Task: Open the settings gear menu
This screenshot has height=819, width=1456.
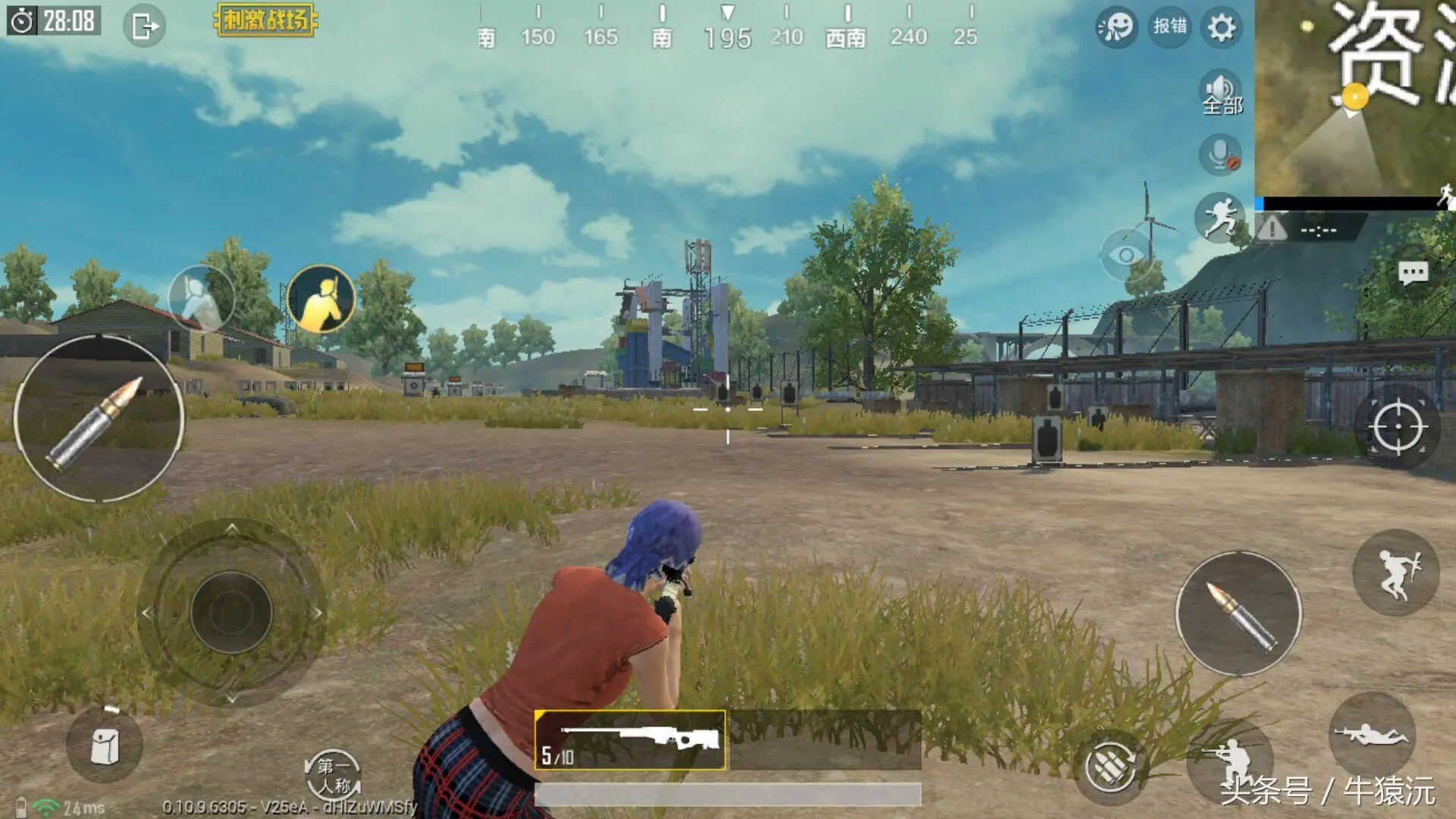Action: 1221,28
